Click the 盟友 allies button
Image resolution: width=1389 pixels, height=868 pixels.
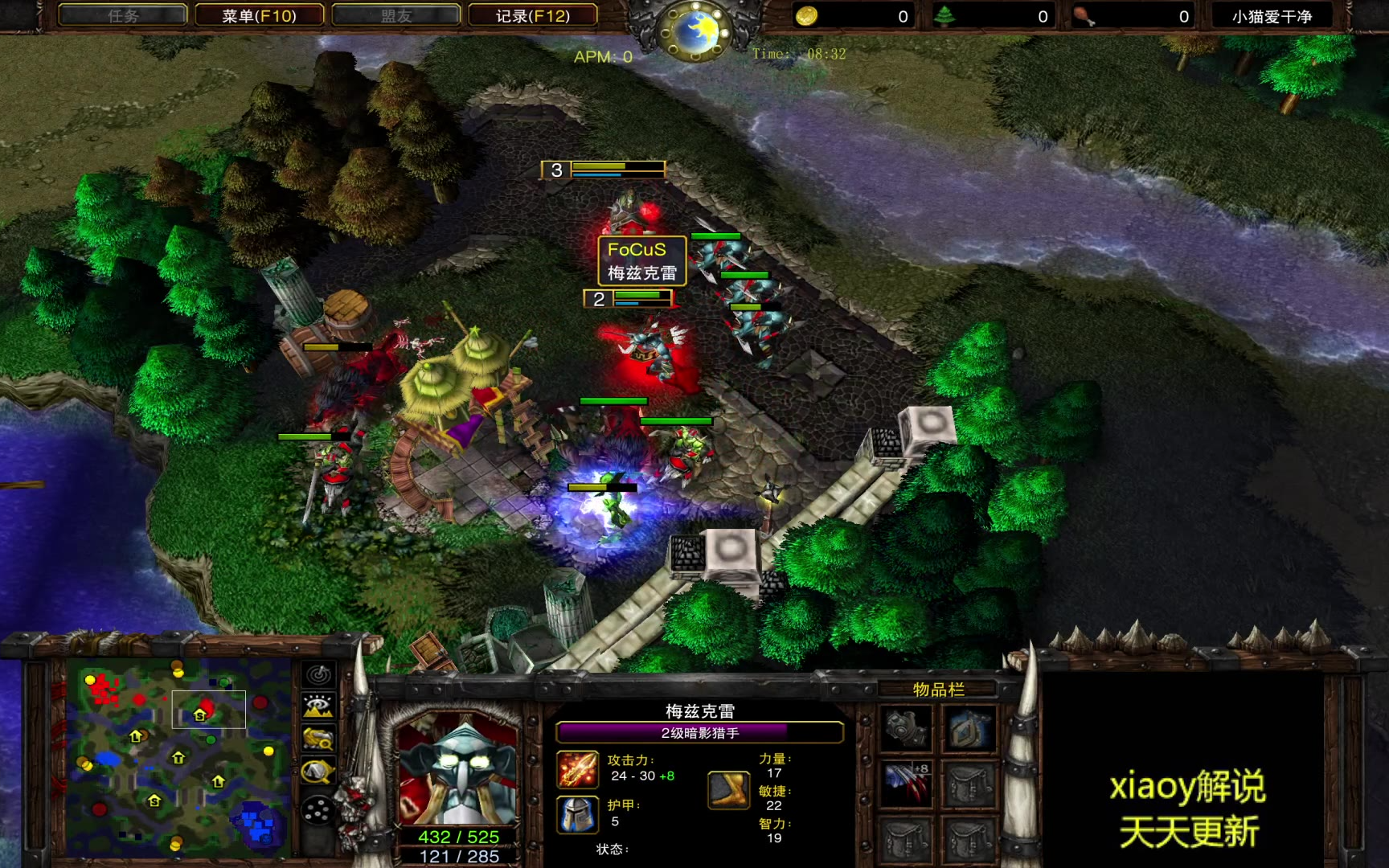tap(395, 15)
